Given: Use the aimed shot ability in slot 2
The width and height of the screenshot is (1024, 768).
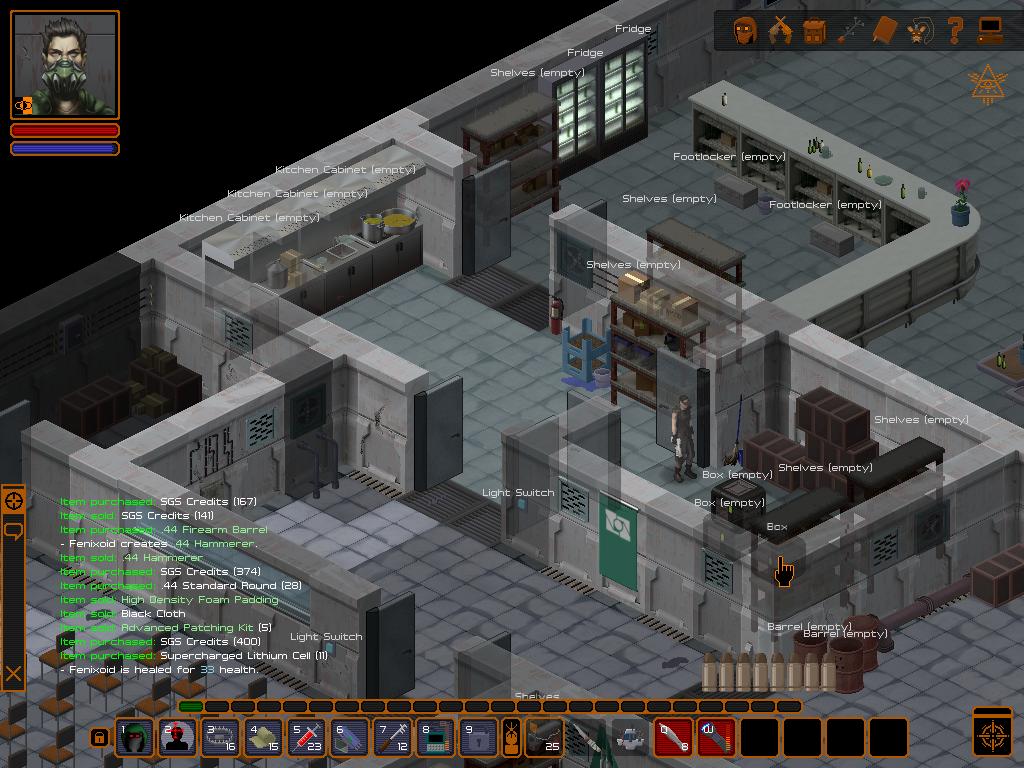Looking at the screenshot, I should coord(177,738).
